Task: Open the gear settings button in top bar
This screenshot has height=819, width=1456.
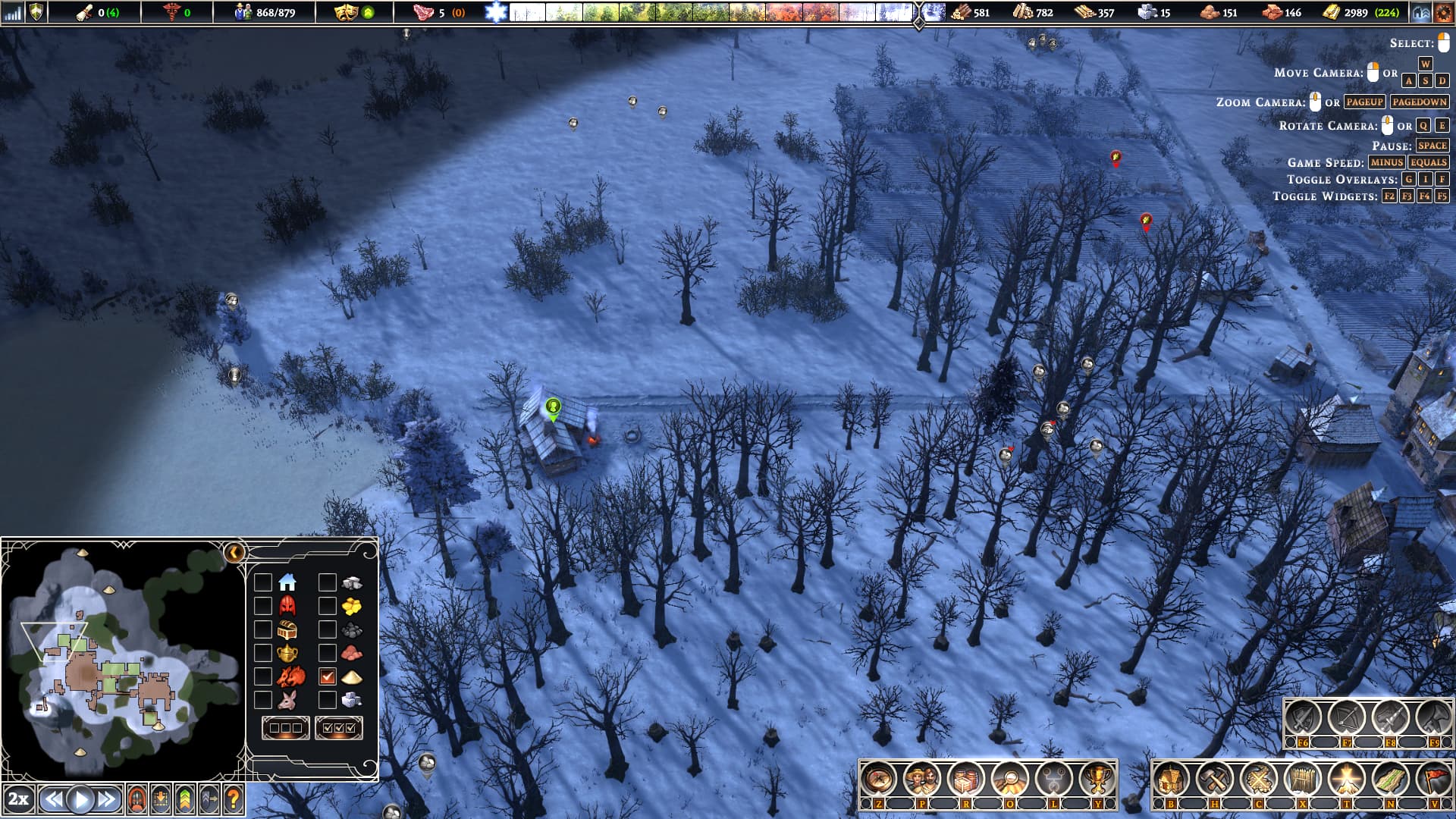Action: pyautogui.click(x=1443, y=12)
